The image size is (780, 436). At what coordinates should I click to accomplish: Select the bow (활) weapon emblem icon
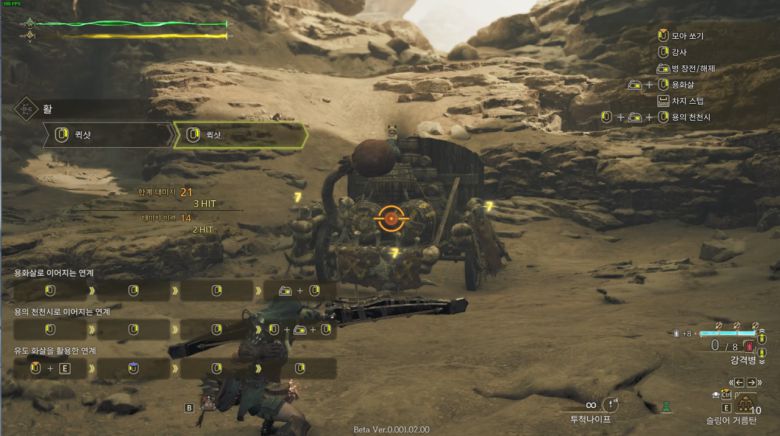click(x=24, y=108)
